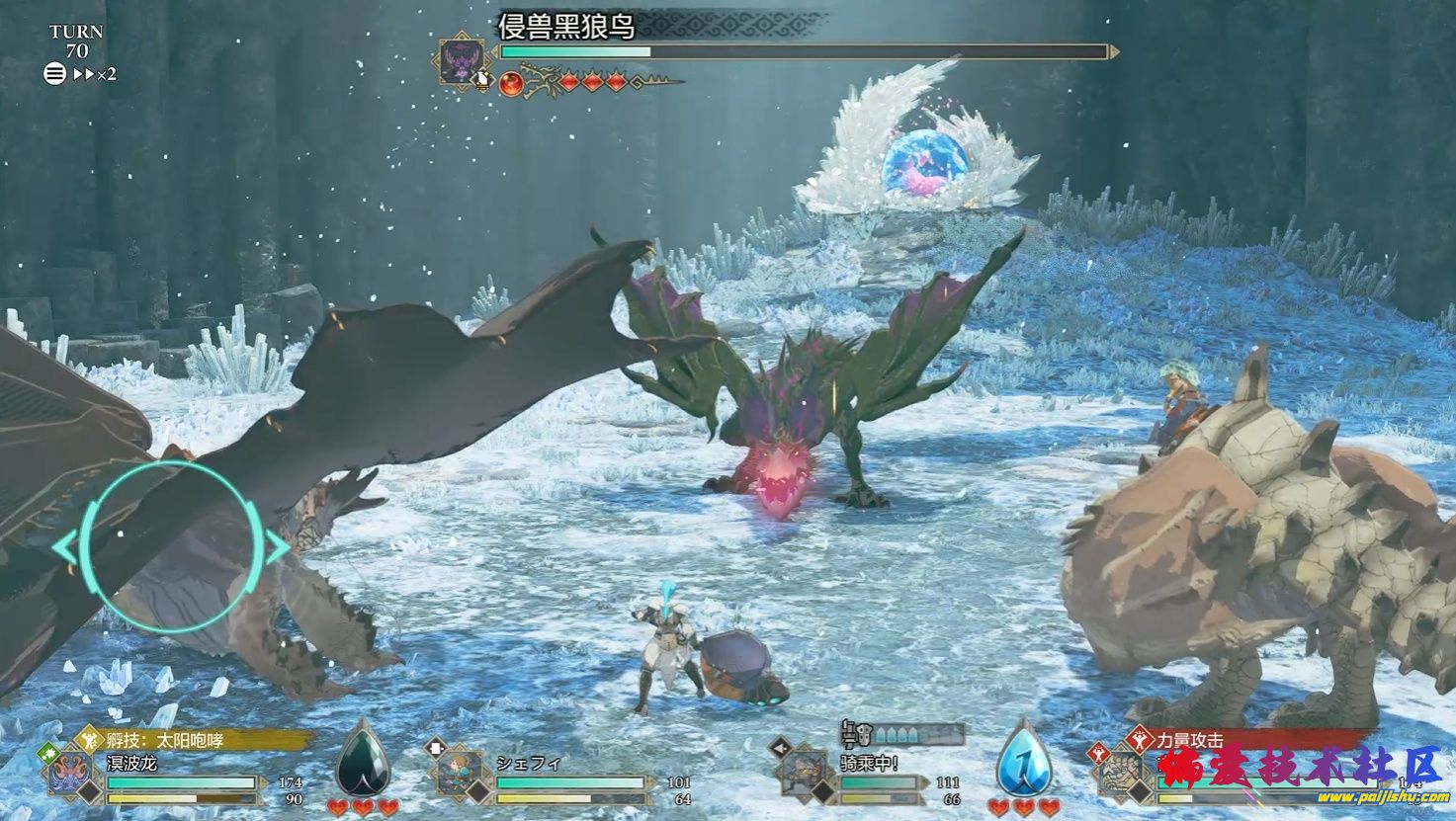1456x821 pixels.
Task: Toggle the ×2 battle speed control
Action: [x=96, y=74]
